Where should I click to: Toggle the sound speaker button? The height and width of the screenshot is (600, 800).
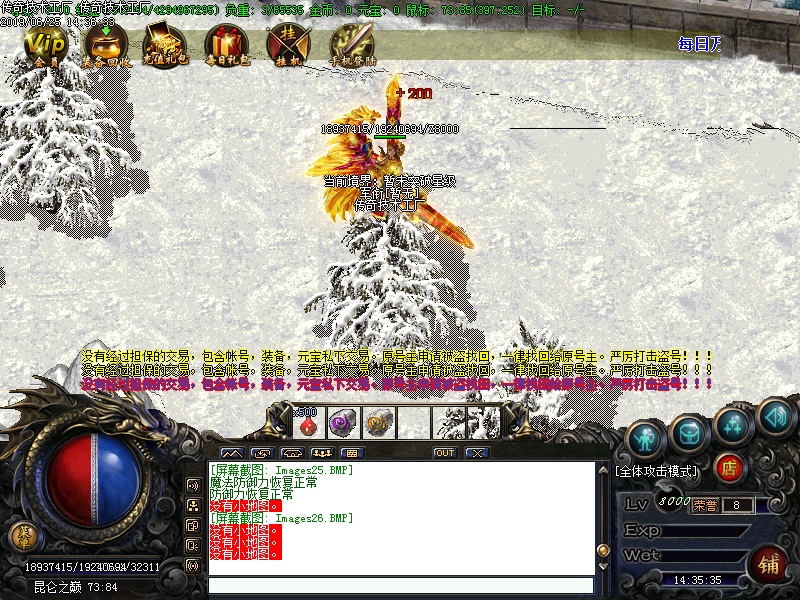click(x=774, y=413)
